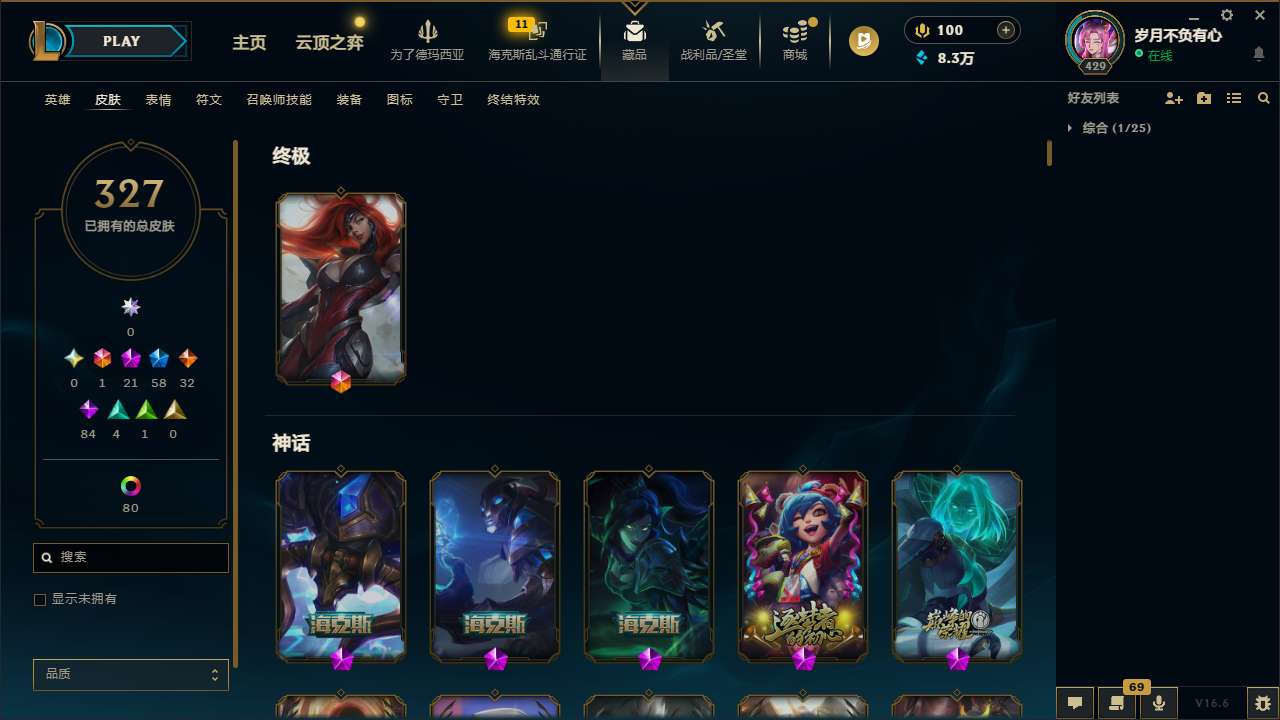Search friends using the magnifier icon

[1264, 98]
